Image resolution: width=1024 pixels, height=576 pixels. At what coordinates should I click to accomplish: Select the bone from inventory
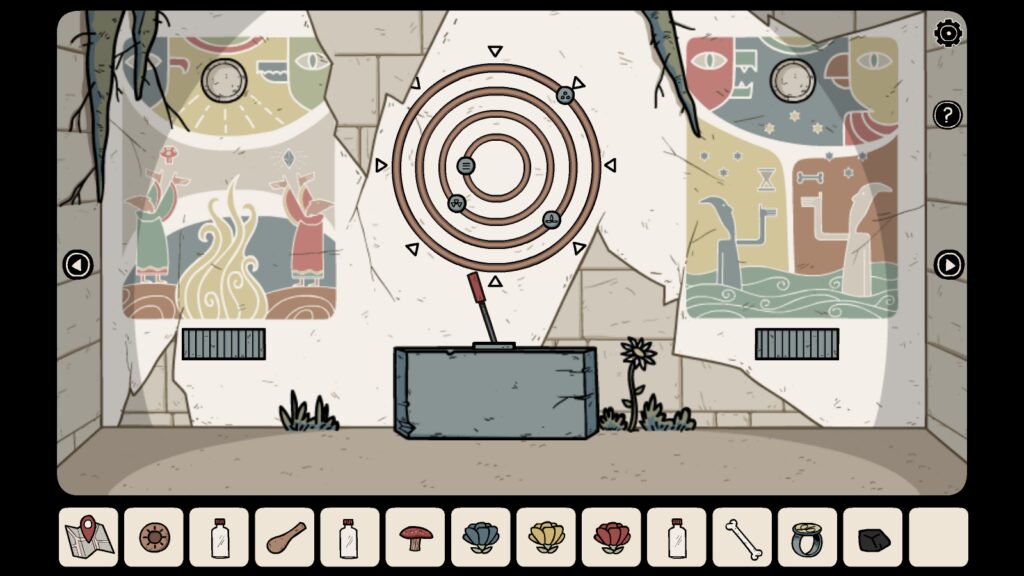point(742,537)
